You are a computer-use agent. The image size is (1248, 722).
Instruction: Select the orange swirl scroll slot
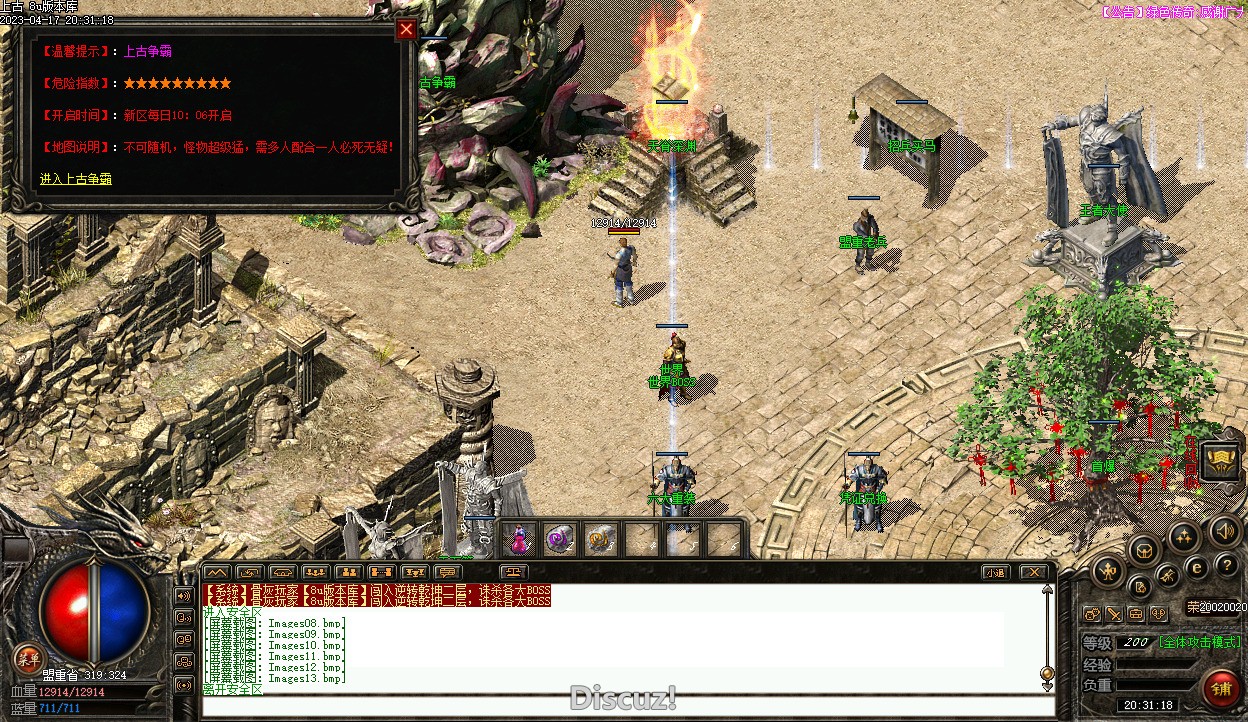coord(599,540)
